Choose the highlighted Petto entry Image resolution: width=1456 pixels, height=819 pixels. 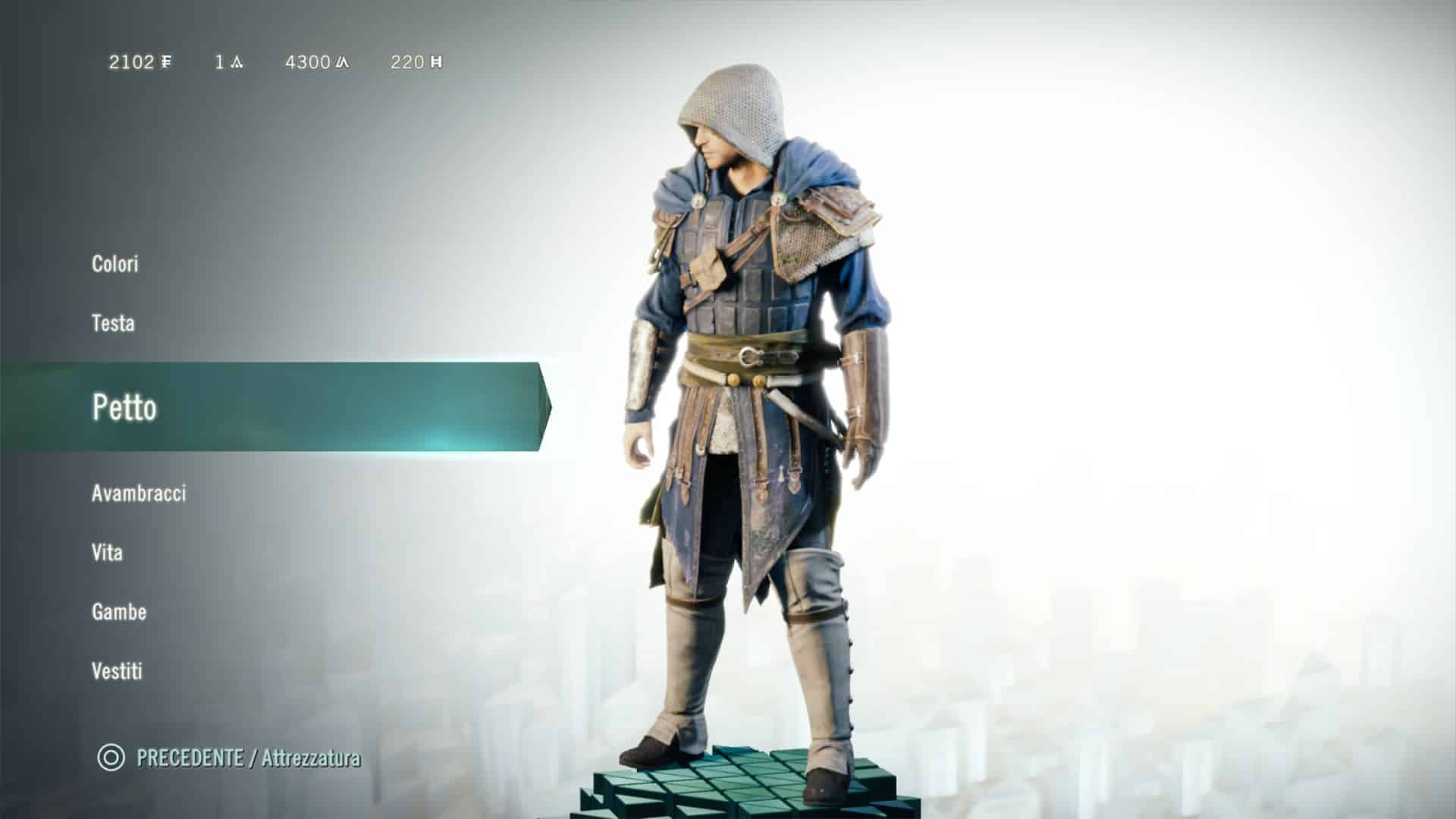(x=125, y=407)
